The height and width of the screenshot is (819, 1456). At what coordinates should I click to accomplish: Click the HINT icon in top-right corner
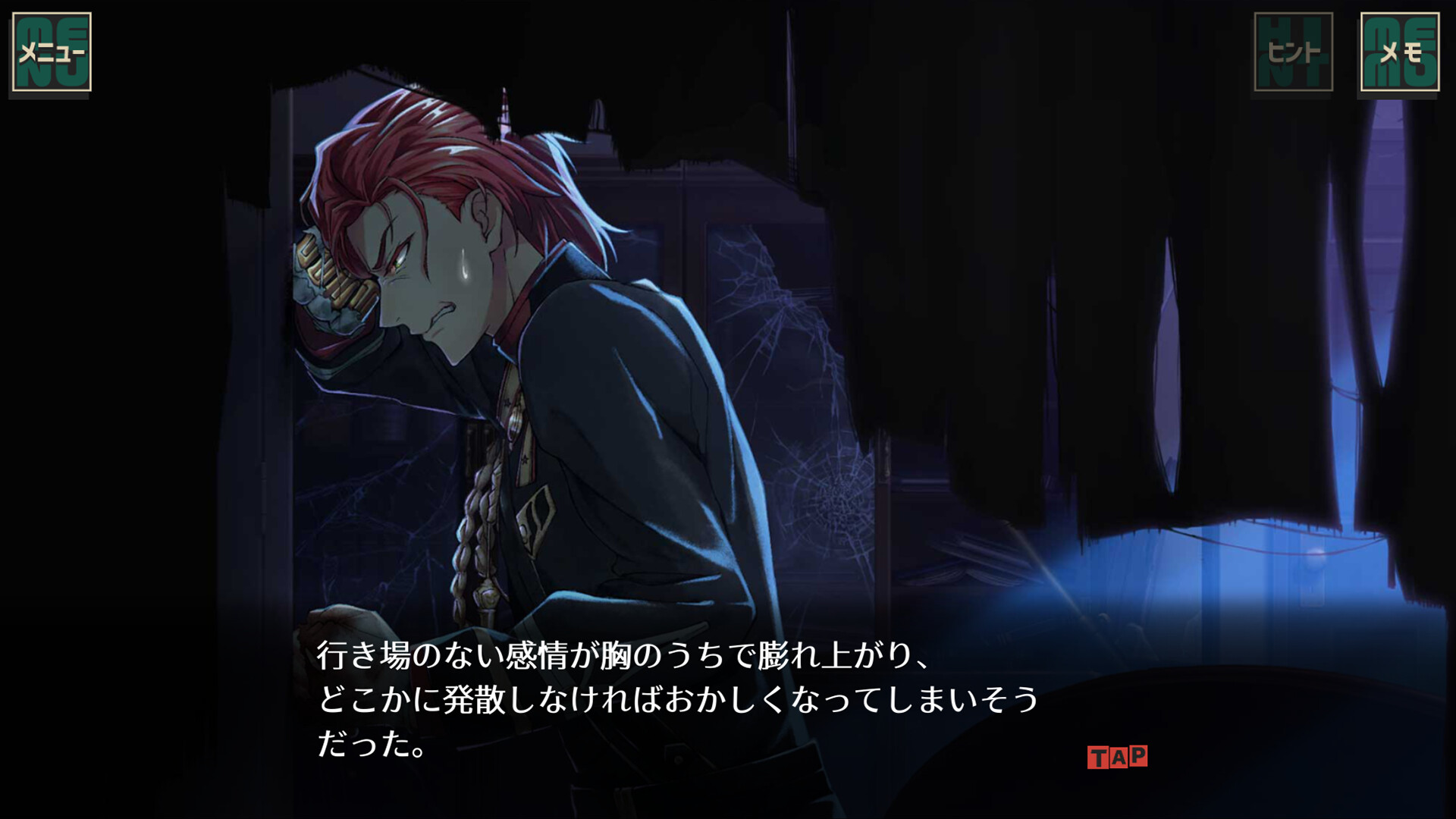click(x=1295, y=52)
